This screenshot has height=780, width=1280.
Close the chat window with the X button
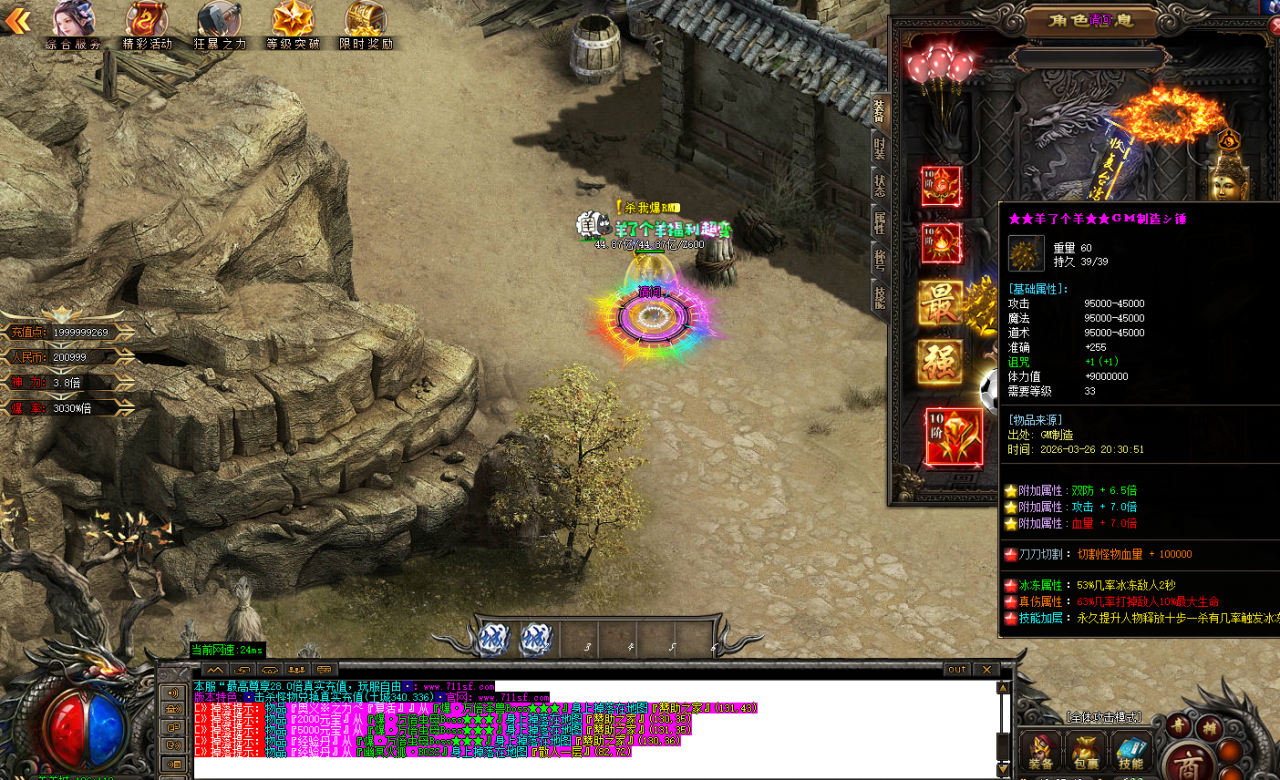(x=986, y=669)
